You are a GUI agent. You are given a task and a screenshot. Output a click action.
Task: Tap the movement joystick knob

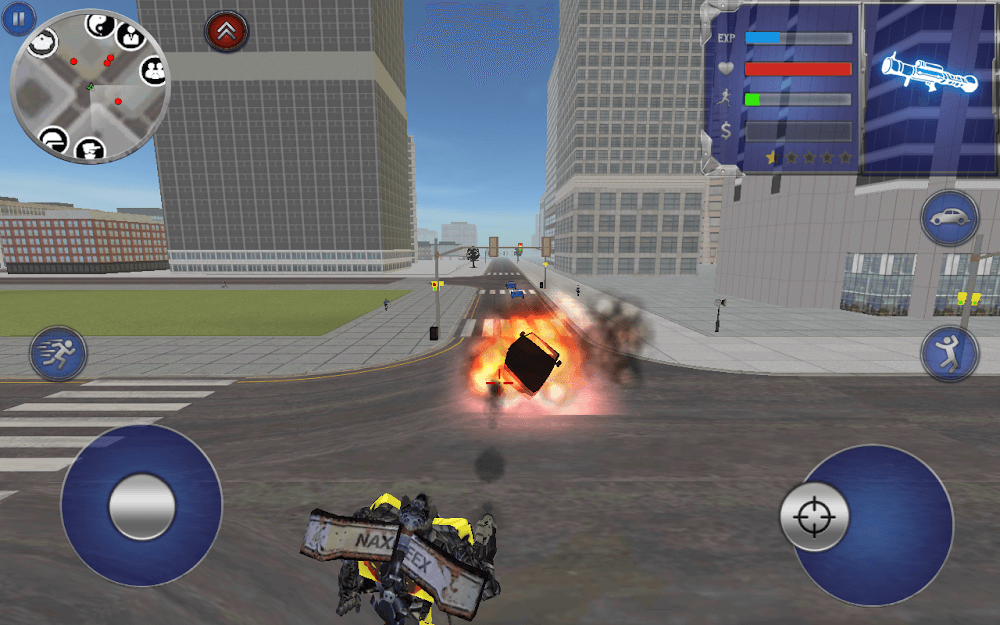[x=142, y=506]
